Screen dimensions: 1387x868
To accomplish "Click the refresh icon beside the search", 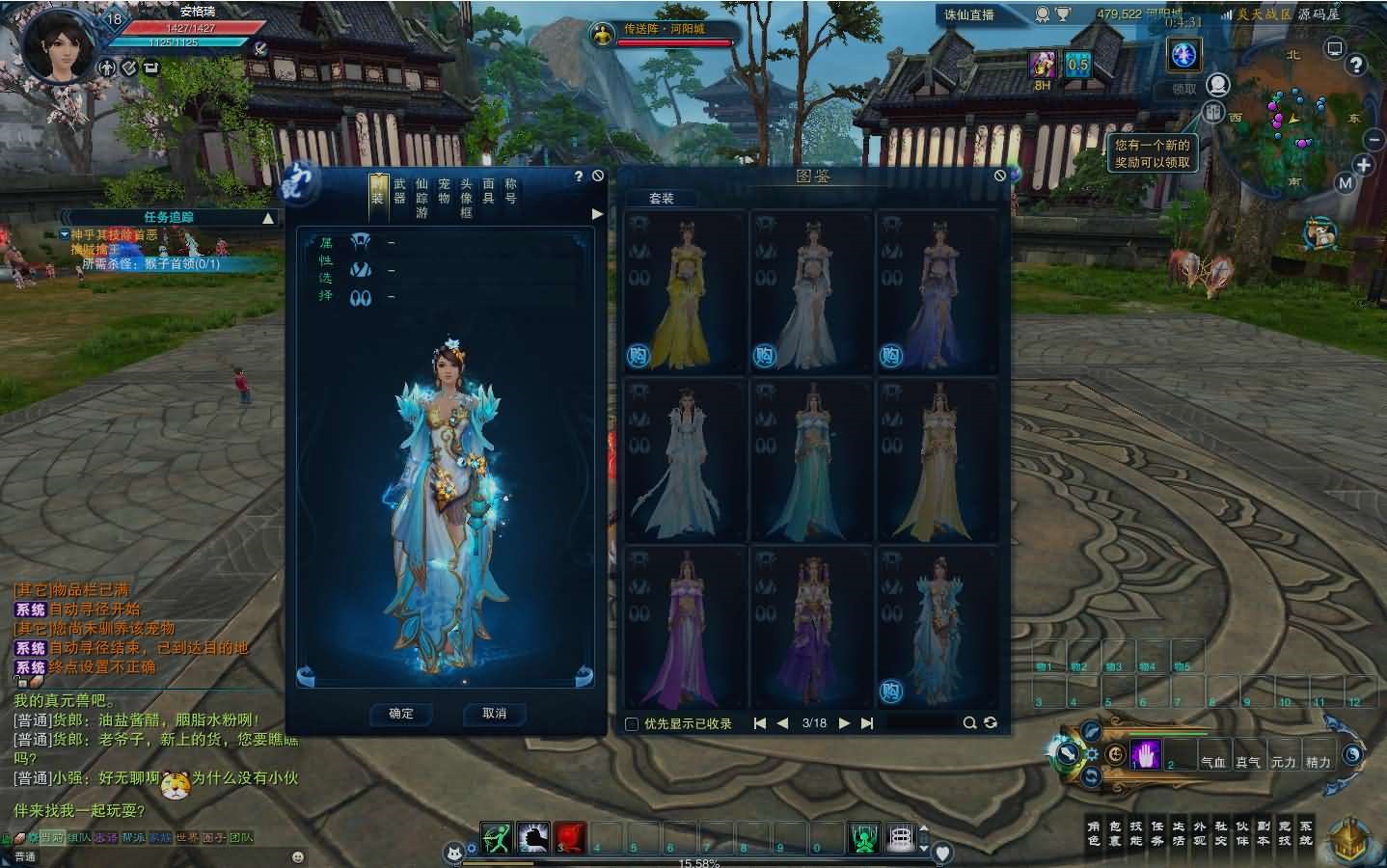I will [992, 721].
